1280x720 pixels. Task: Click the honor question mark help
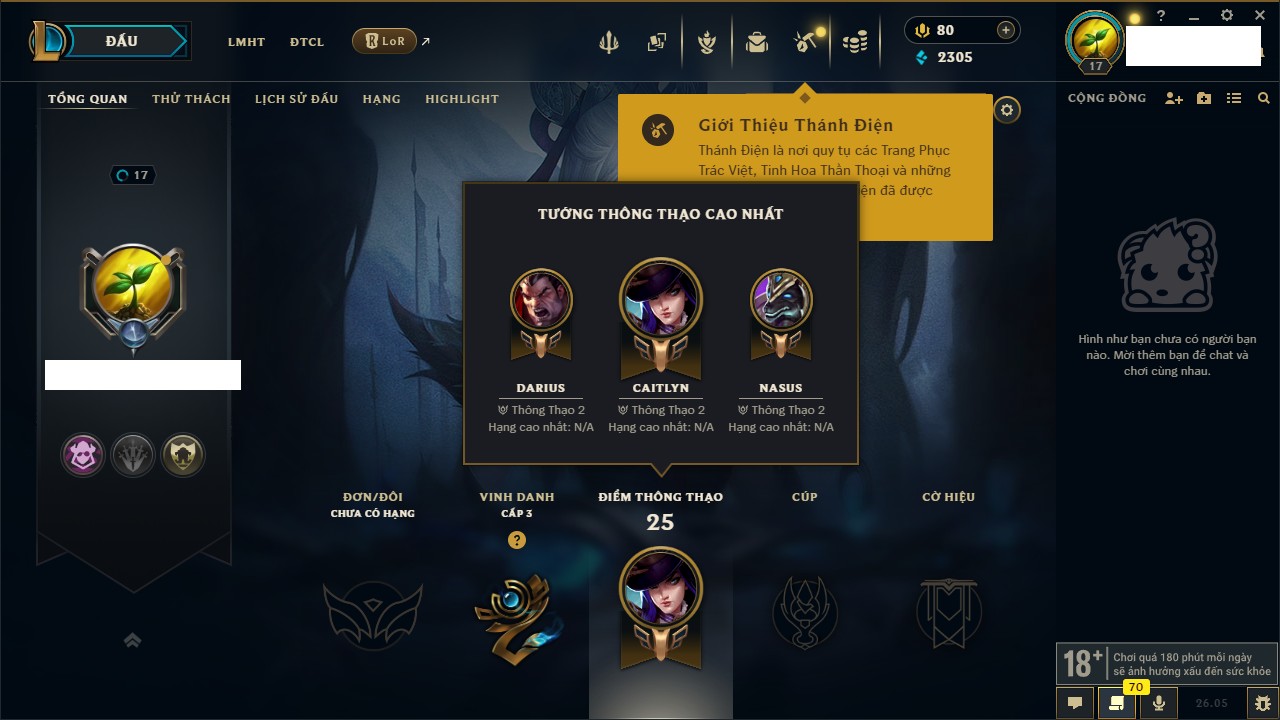[x=517, y=540]
